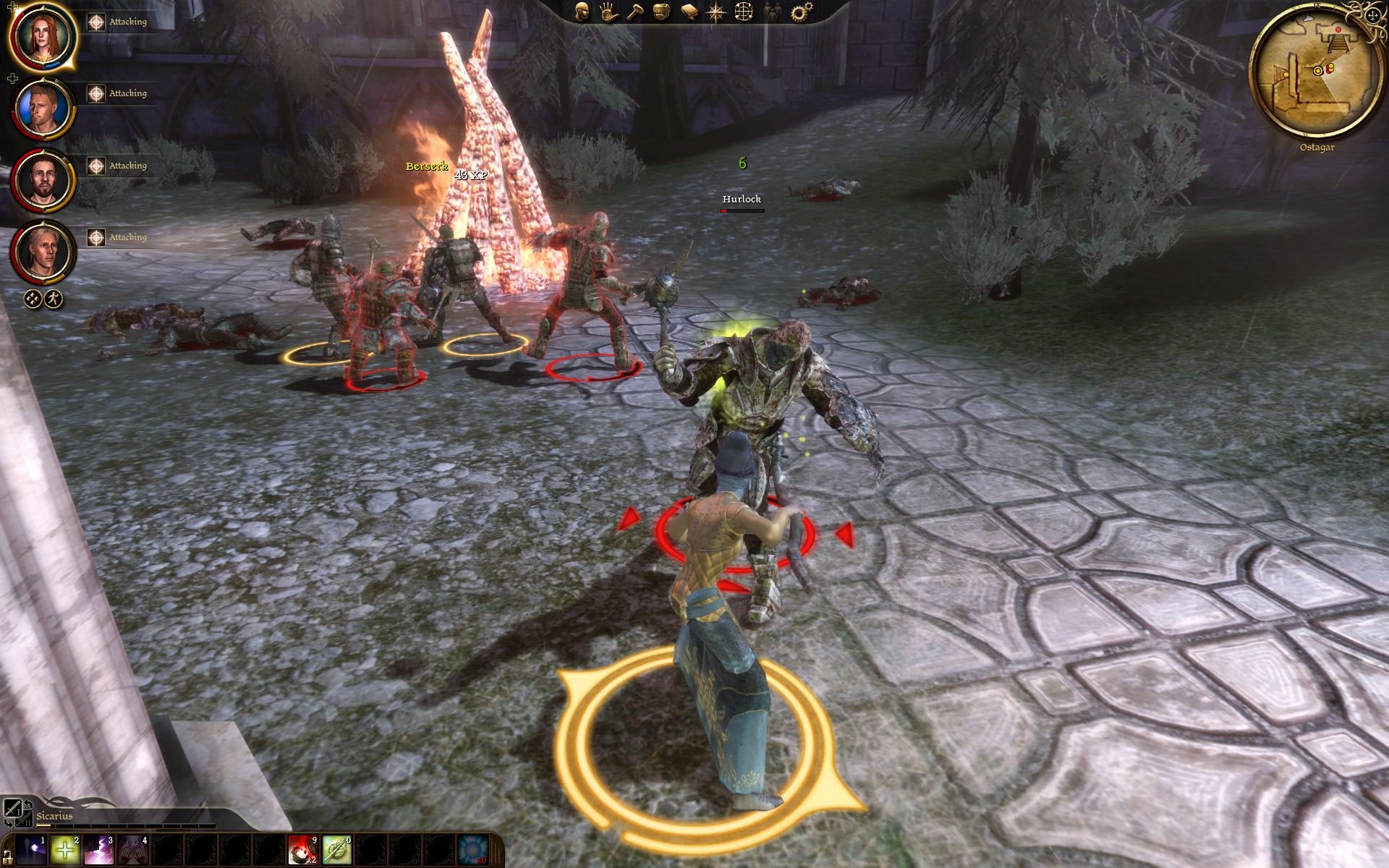Use the elfroot item in the quickbar
The image size is (1389, 868).
tap(336, 848)
